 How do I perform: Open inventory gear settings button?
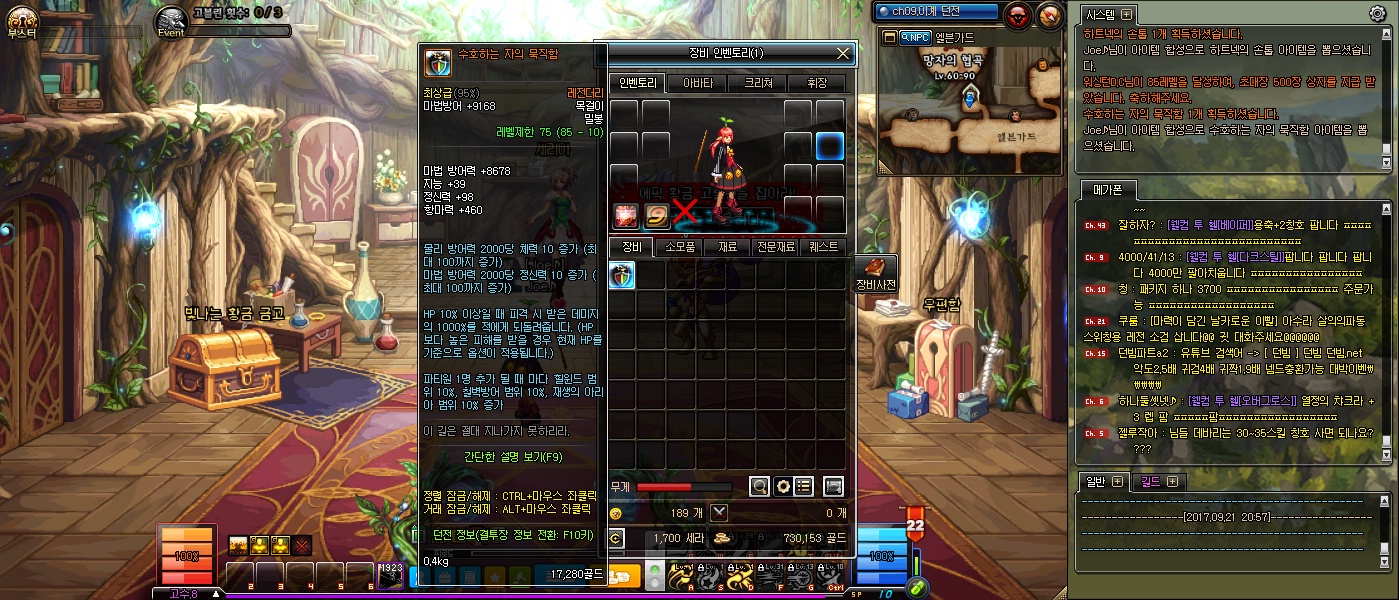tap(783, 486)
